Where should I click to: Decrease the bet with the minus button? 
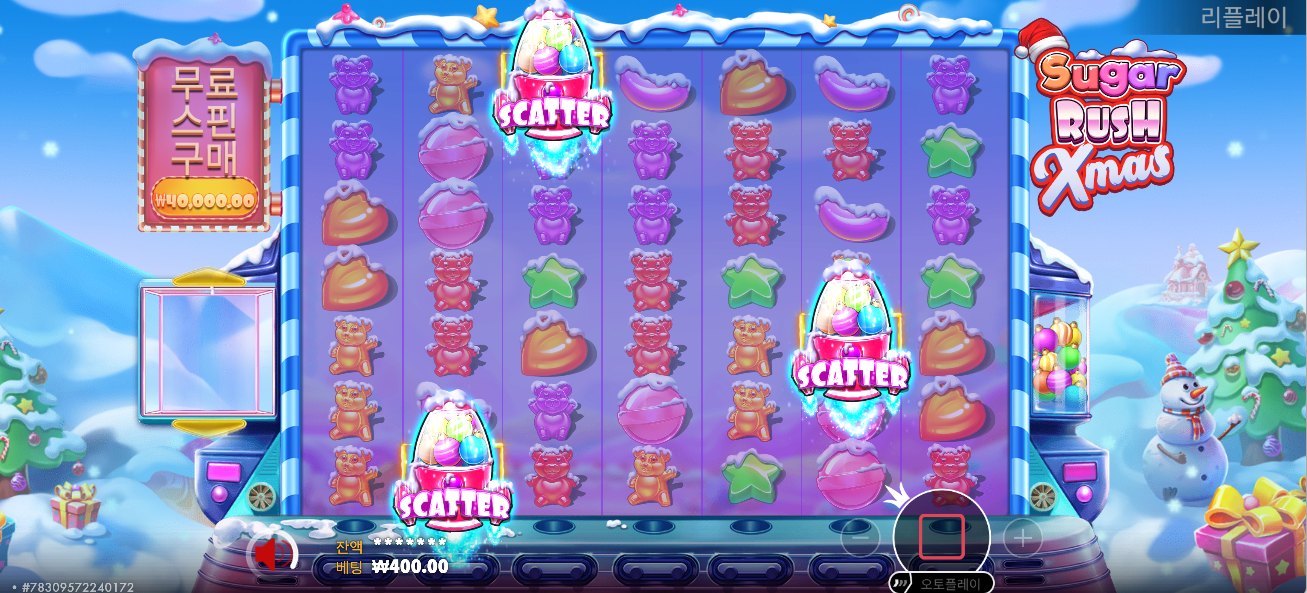(860, 540)
